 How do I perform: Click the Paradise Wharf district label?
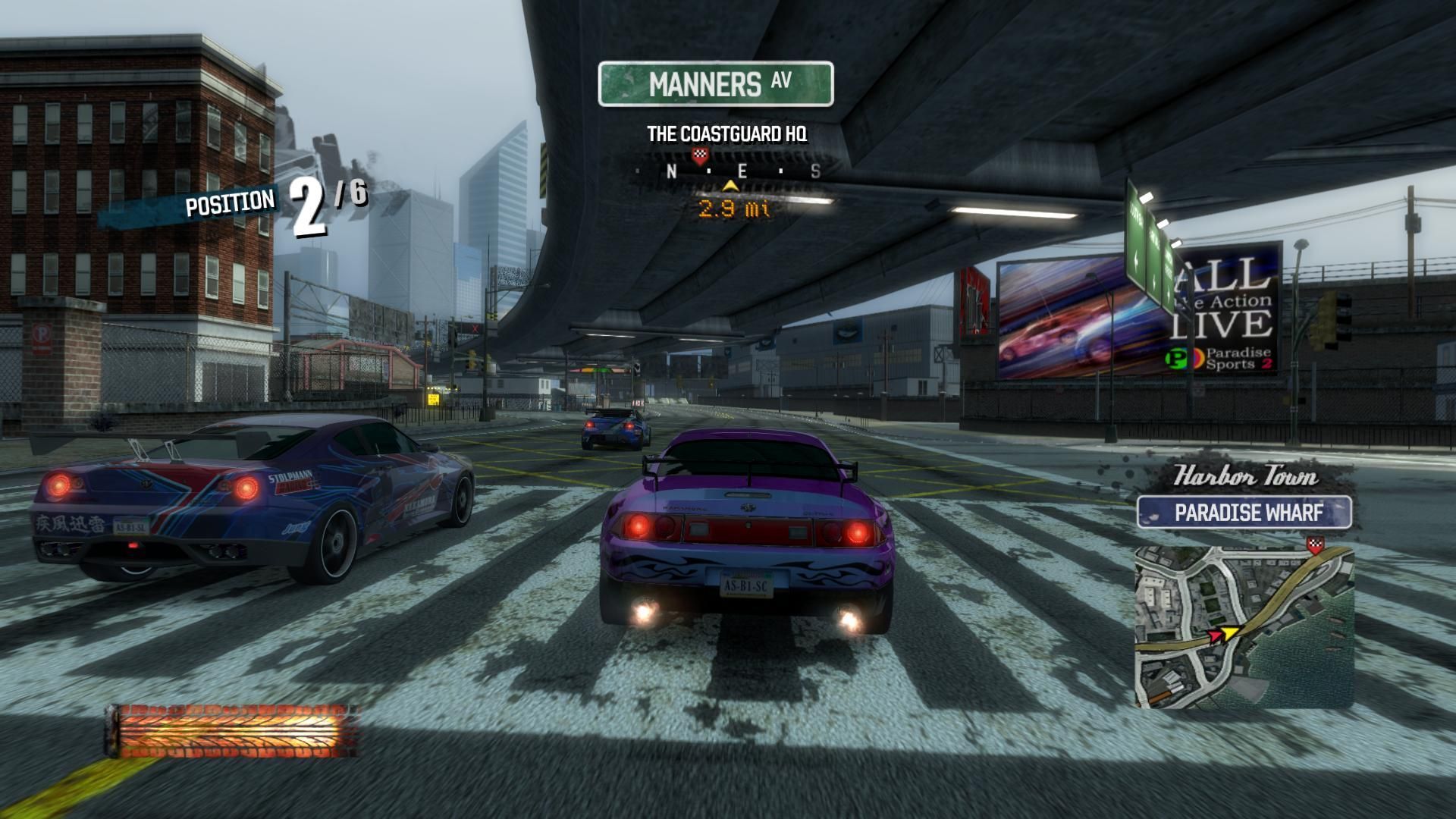click(x=1244, y=513)
